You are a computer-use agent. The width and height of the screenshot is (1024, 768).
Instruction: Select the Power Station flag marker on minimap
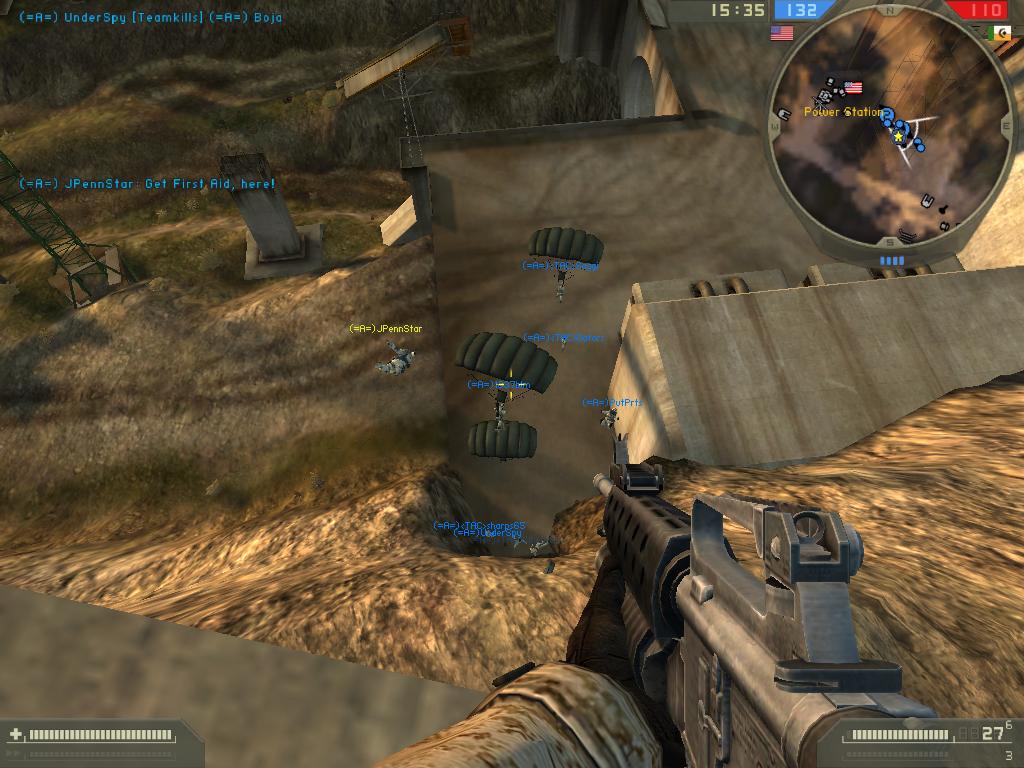[x=853, y=88]
